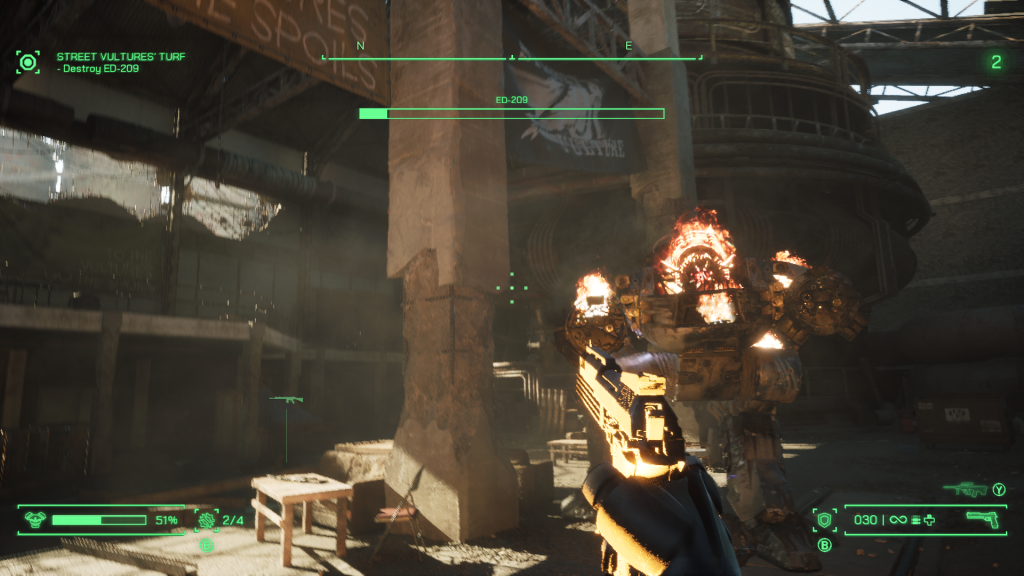The width and height of the screenshot is (1024, 576).
Task: Select the equipped pistol weapon icon
Action: point(984,519)
